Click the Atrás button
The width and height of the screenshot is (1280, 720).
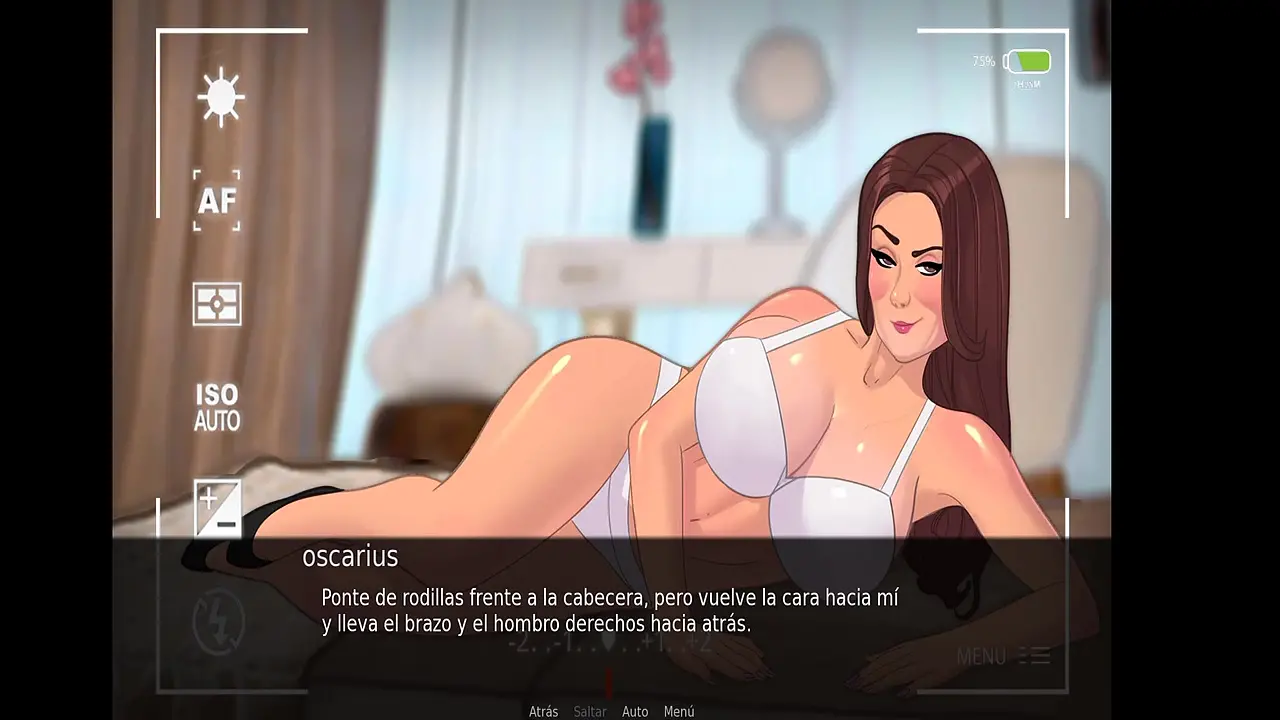click(543, 712)
